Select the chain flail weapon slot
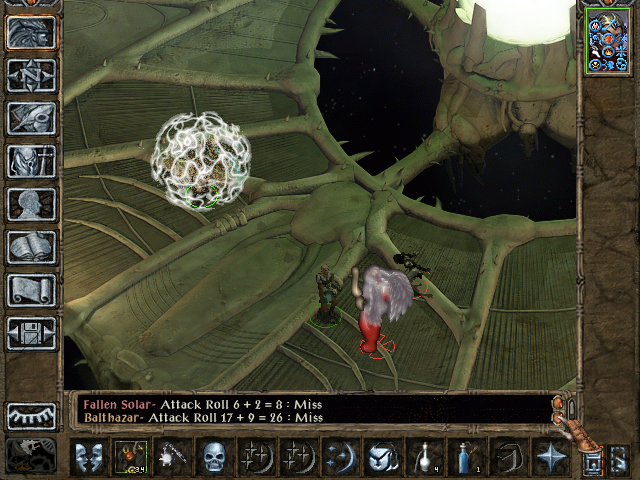This screenshot has height=480, width=640. click(172, 458)
